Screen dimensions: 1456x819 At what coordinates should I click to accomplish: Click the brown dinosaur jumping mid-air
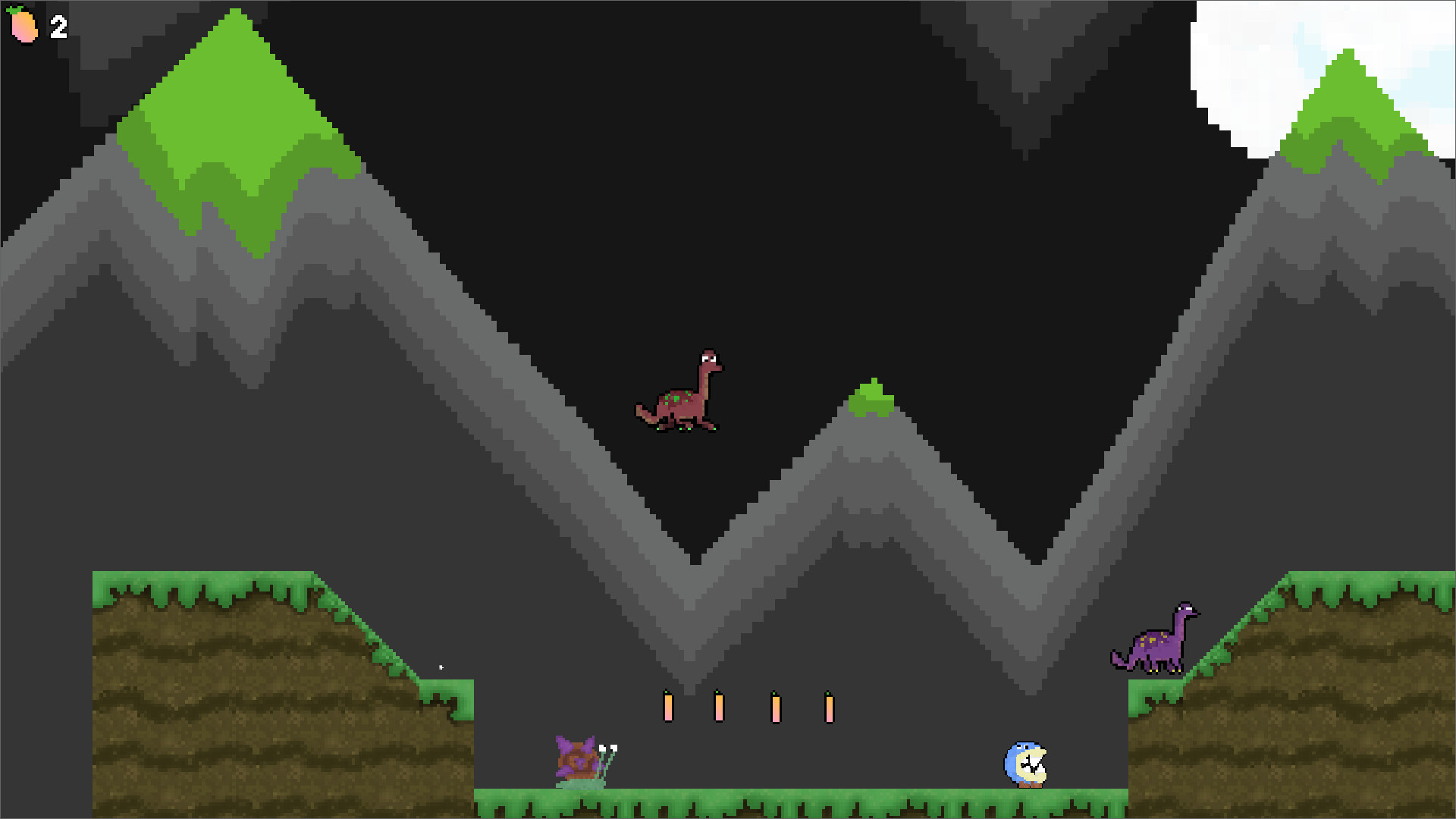coord(679,398)
